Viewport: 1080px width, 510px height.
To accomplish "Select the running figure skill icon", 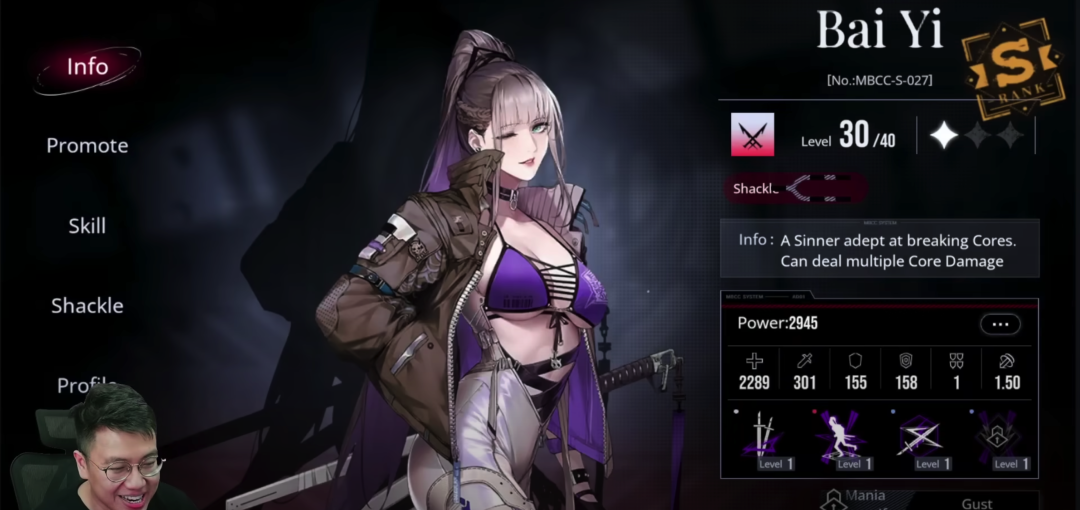I will point(841,437).
